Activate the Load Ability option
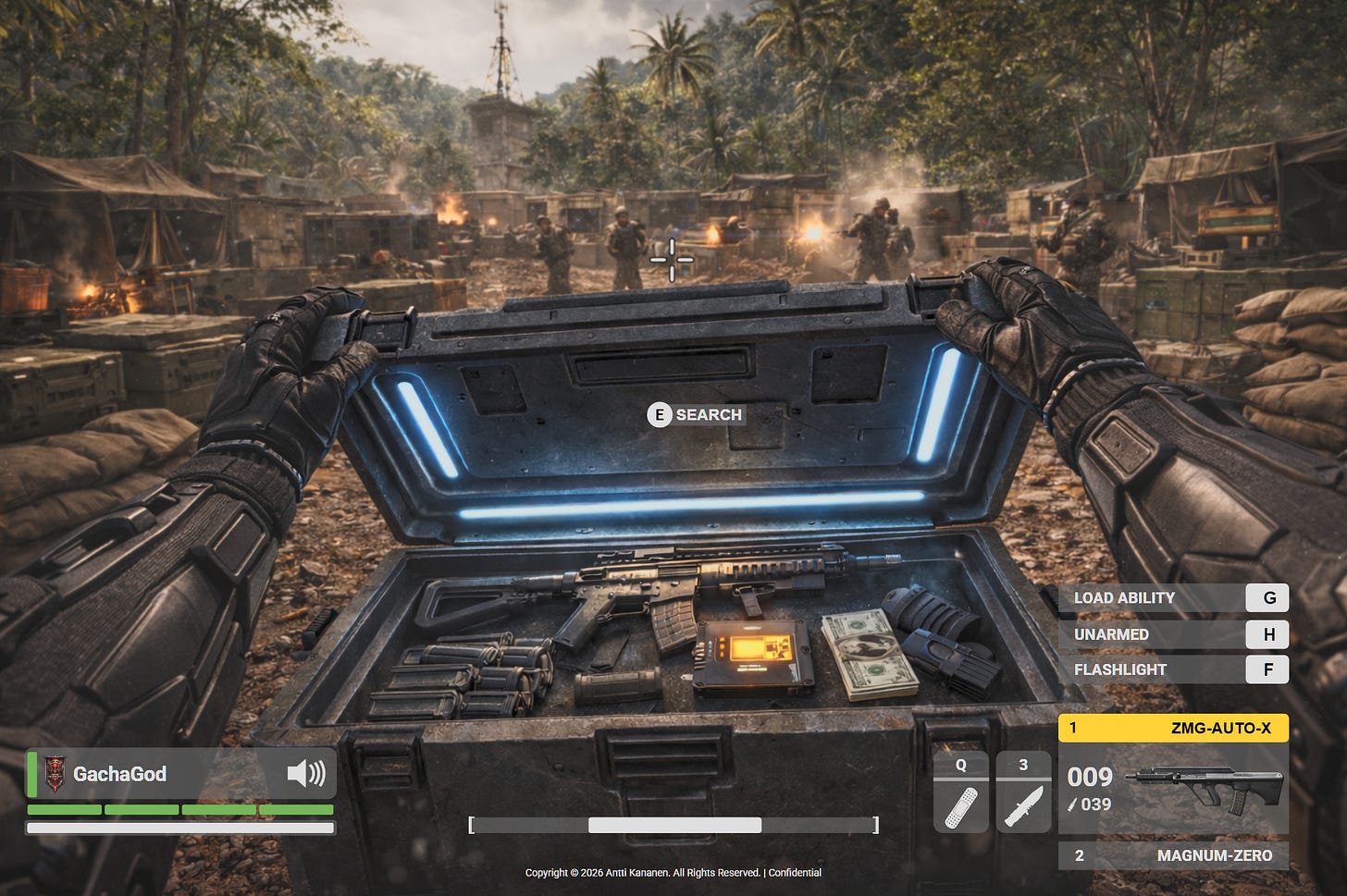The image size is (1347, 896). coord(1173,598)
